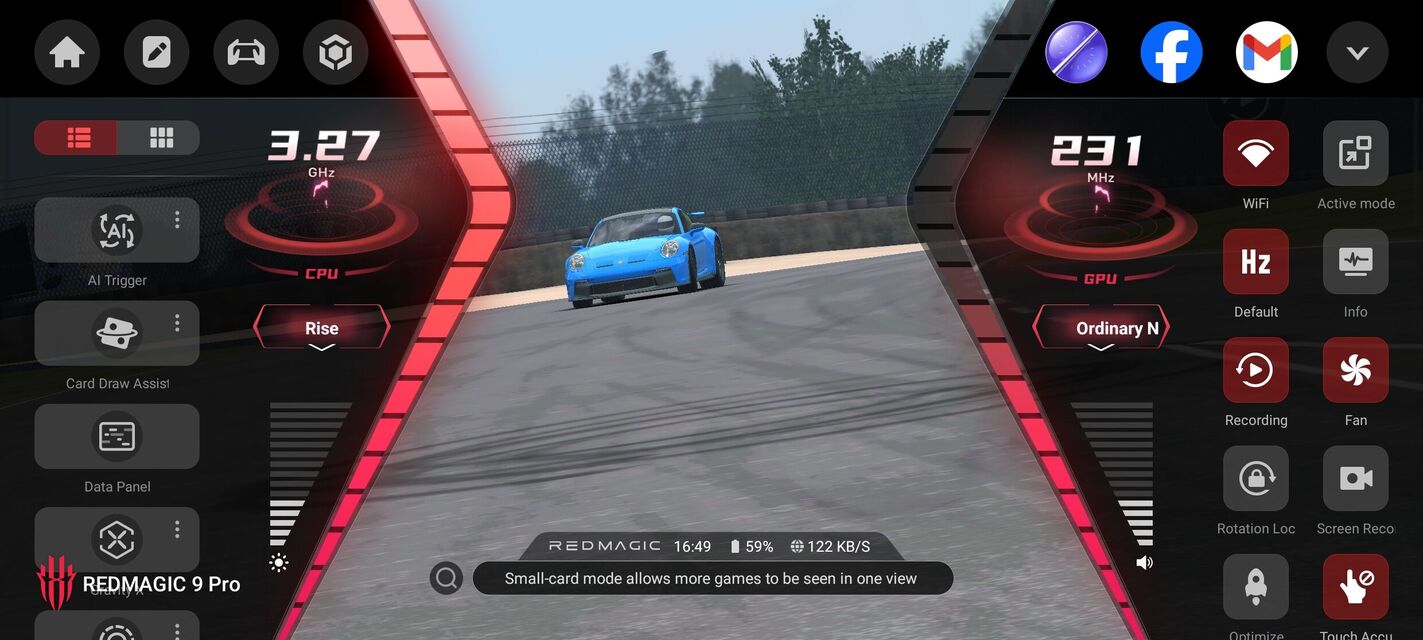Open the Data Panel plugin

coord(117,437)
